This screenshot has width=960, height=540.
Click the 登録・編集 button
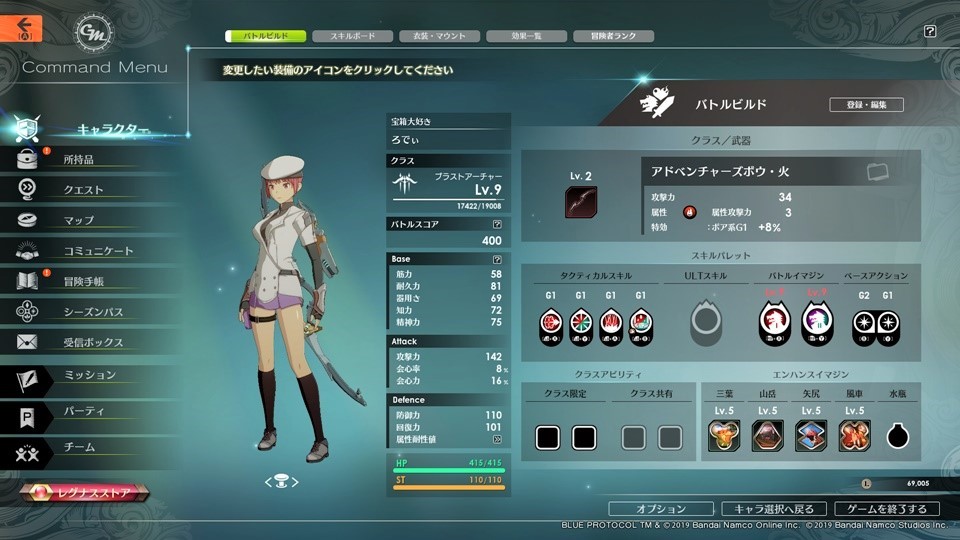click(866, 104)
